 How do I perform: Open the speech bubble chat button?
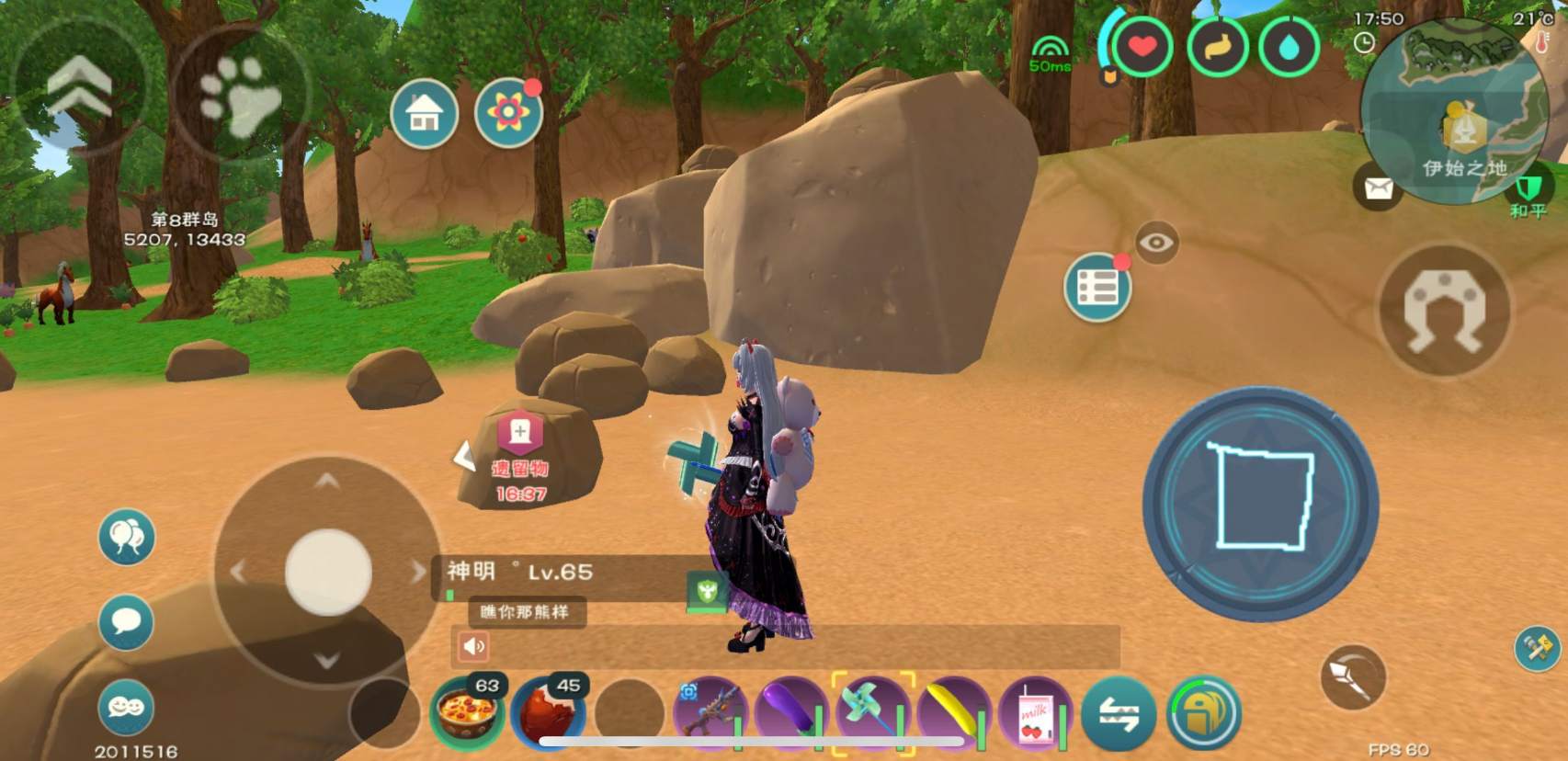point(126,622)
